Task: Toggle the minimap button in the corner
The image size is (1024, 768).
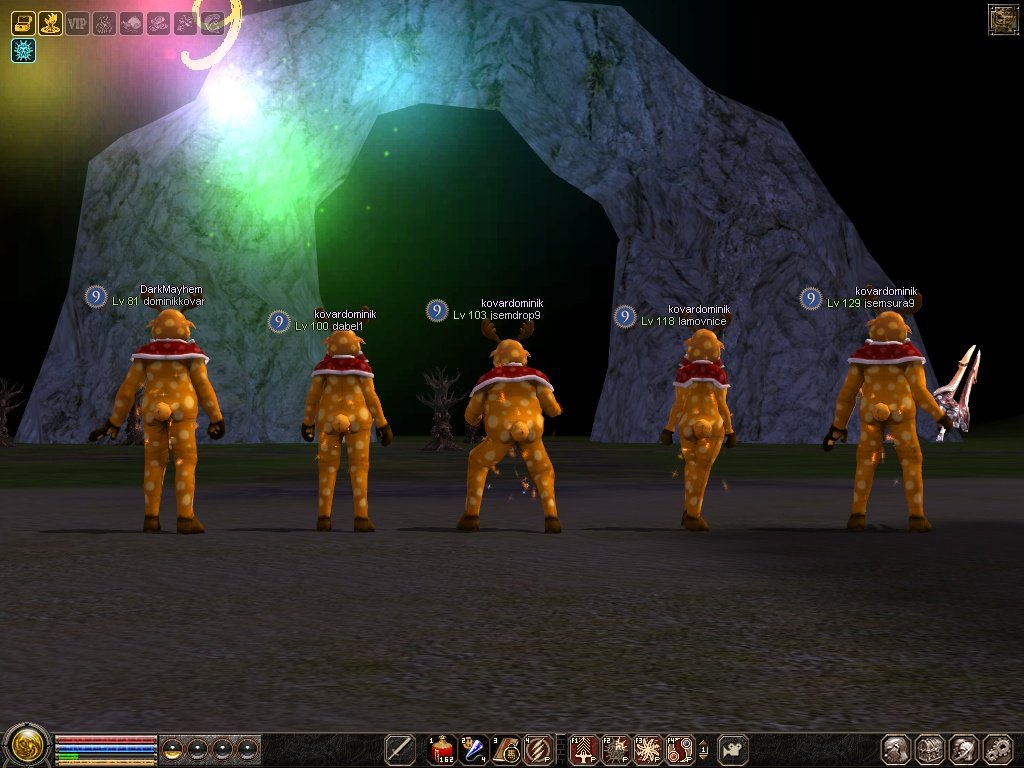Action: 1002,19
